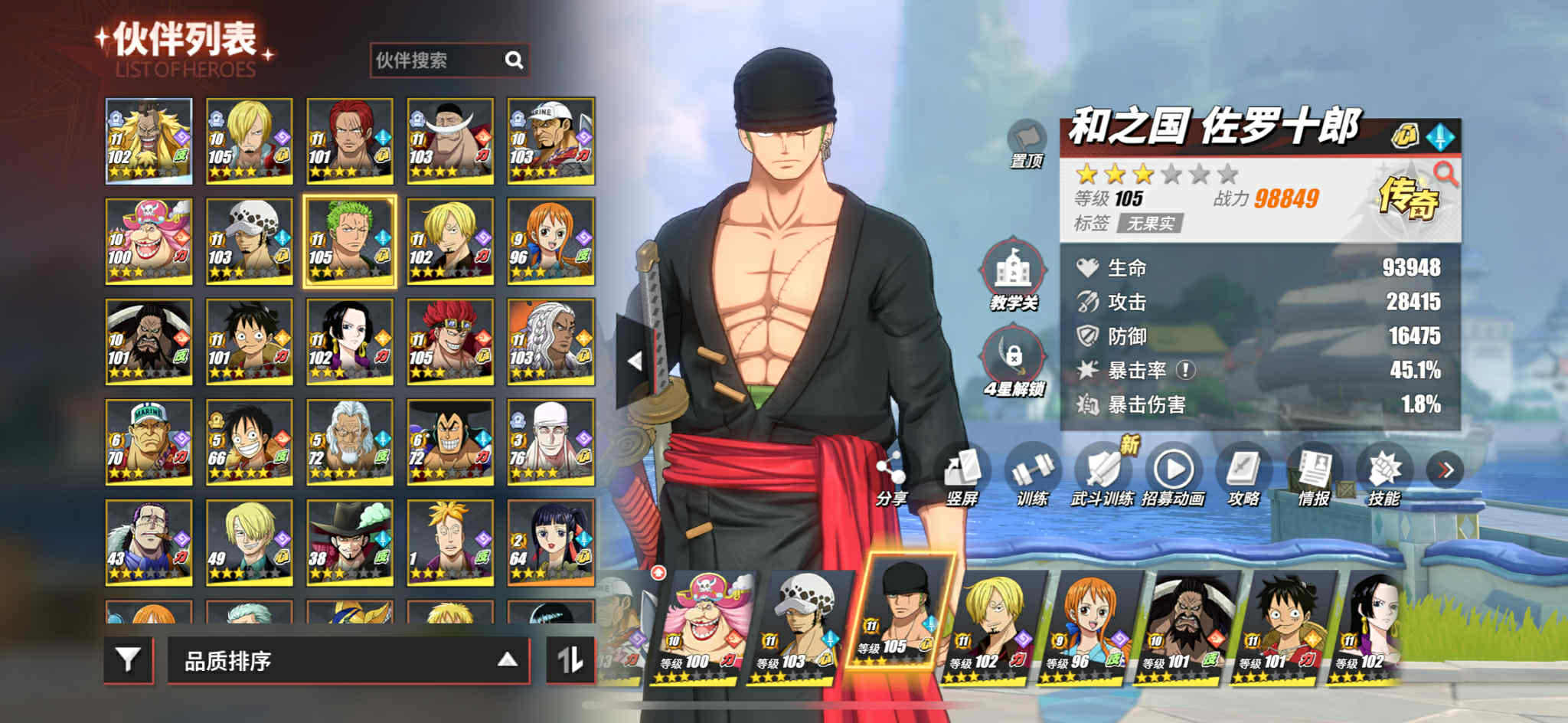Open the 技能 skills panel
Viewport: 1568px width, 723px height.
tap(1384, 475)
